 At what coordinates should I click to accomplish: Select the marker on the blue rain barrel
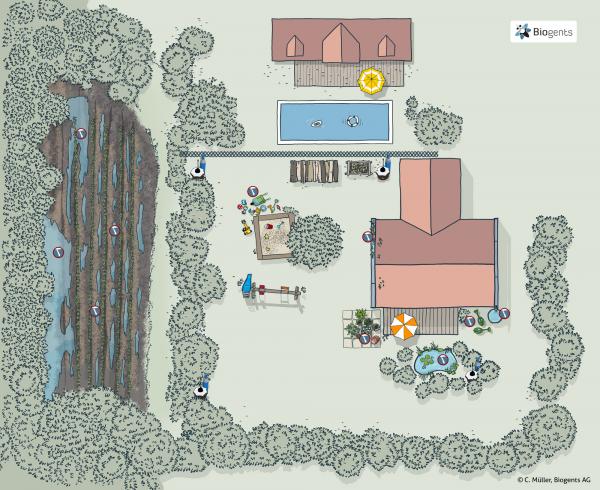505,313
